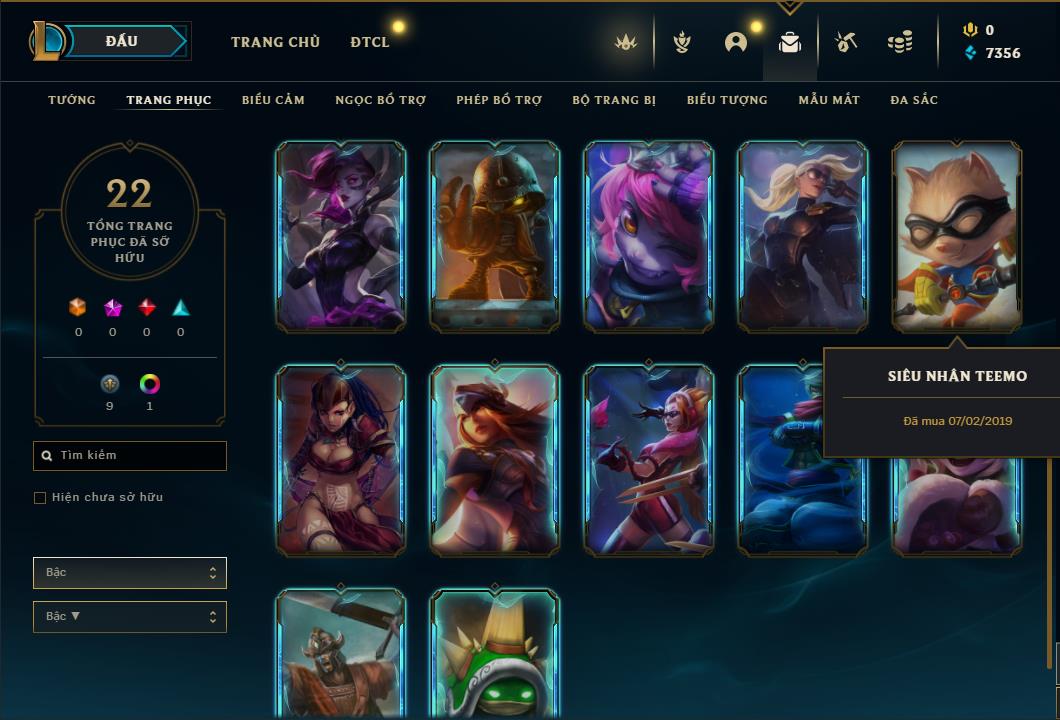Open the trophy cup icon
This screenshot has height=720, width=1060.
click(682, 42)
